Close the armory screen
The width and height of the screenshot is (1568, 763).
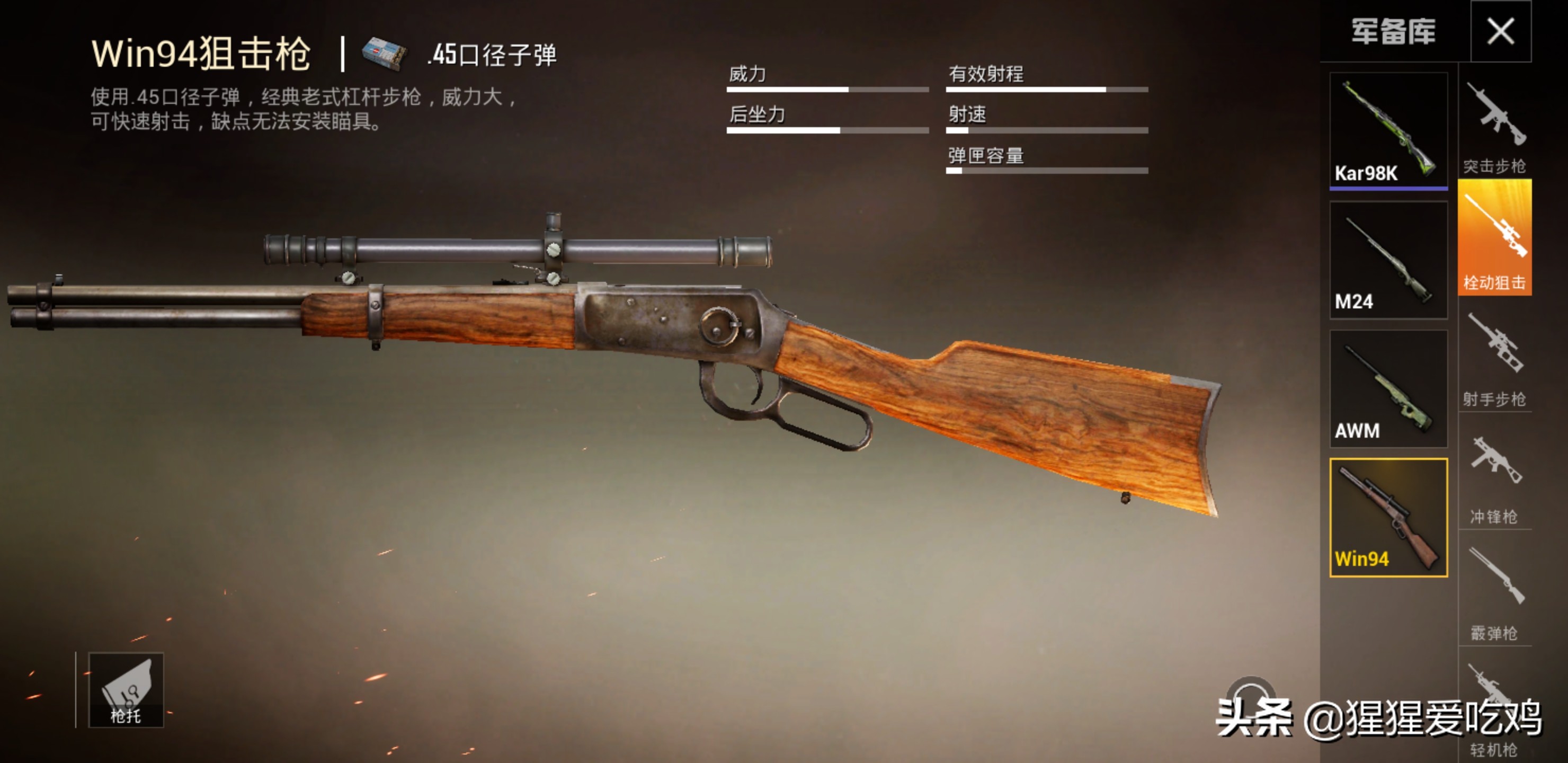[x=1500, y=31]
